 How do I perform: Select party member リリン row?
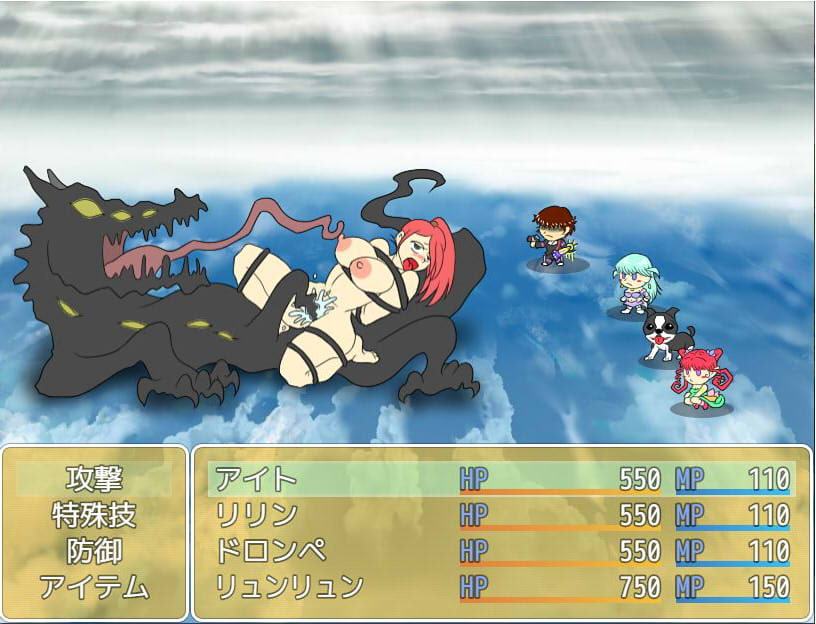point(500,515)
